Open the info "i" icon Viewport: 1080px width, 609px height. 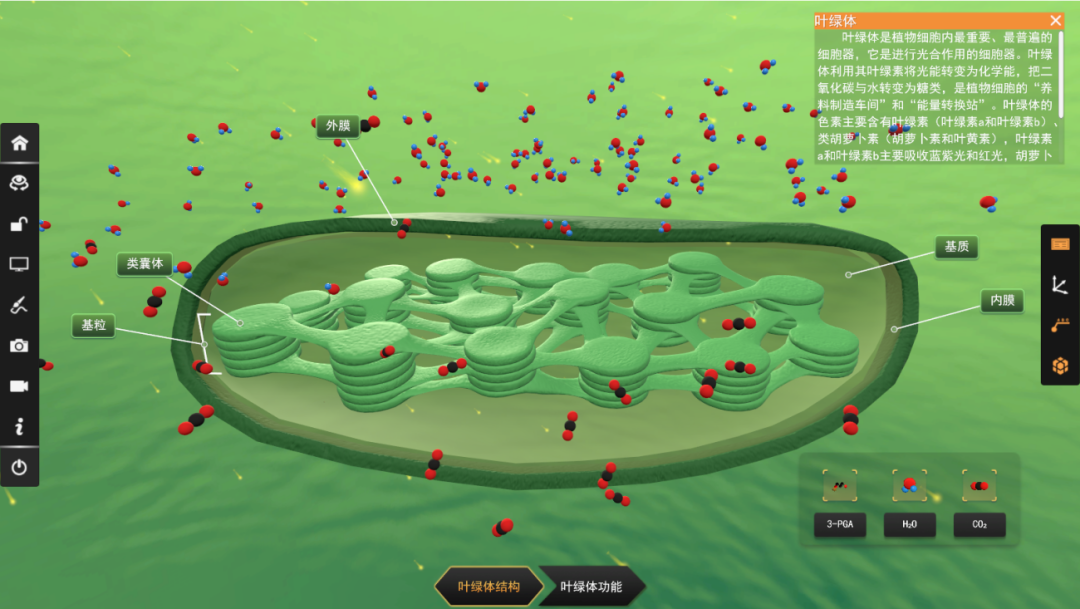coord(19,427)
